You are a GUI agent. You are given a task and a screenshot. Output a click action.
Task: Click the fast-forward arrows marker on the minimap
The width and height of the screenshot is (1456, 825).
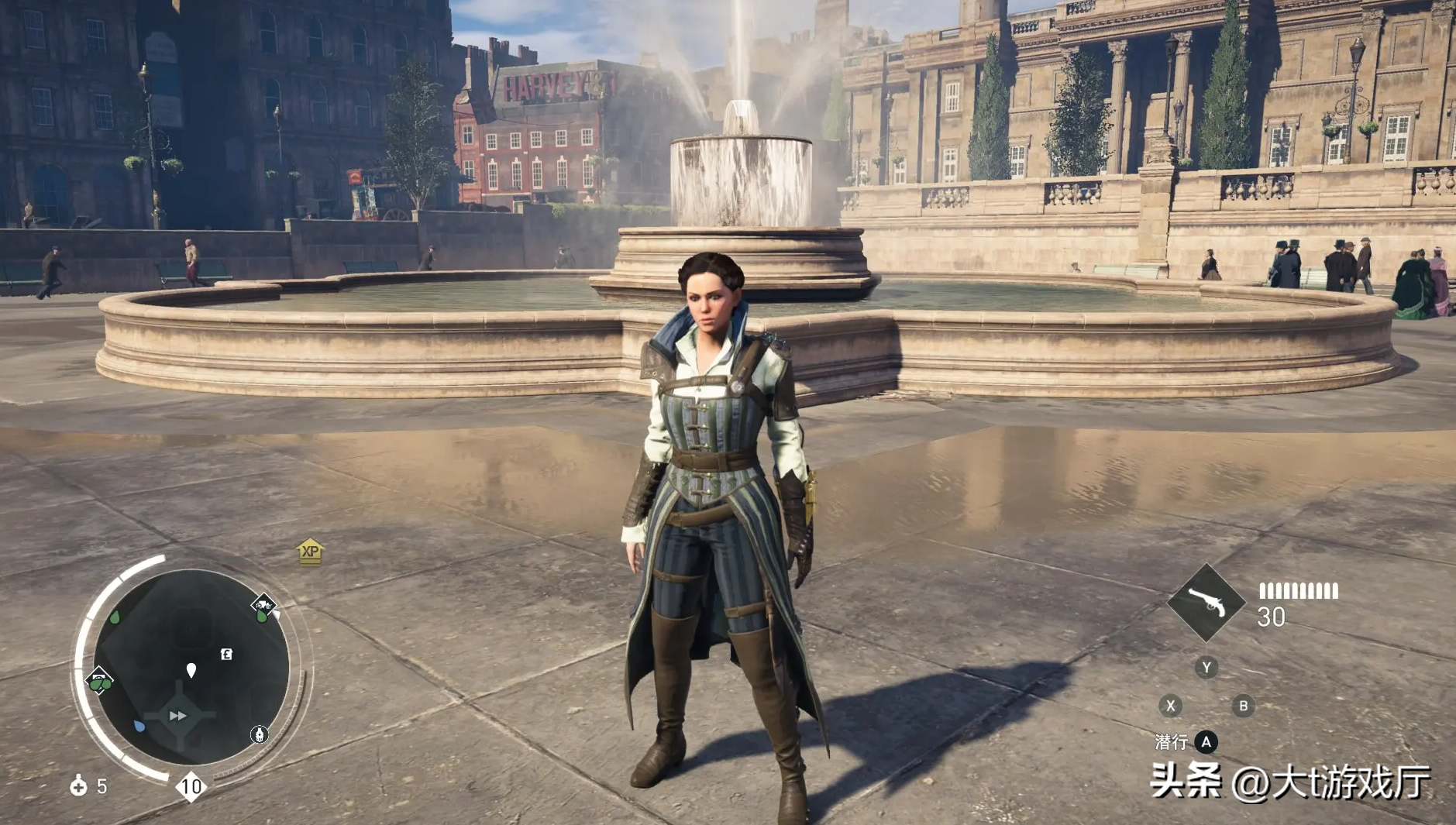point(178,716)
